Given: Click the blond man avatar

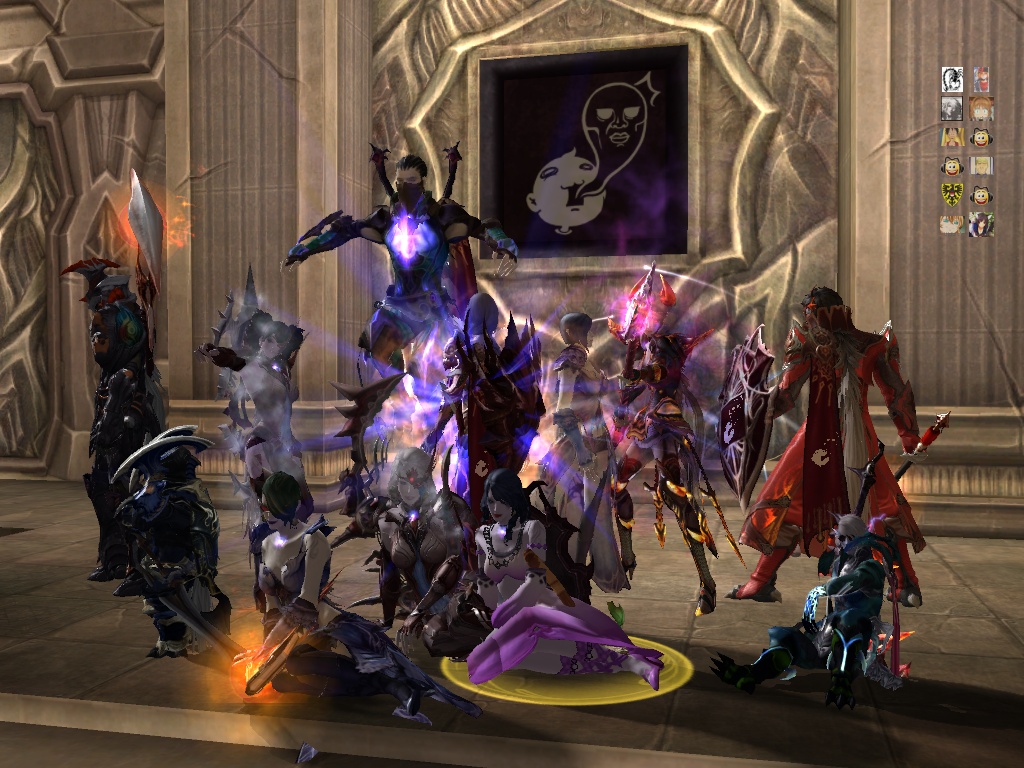Looking at the screenshot, I should coord(981,166).
